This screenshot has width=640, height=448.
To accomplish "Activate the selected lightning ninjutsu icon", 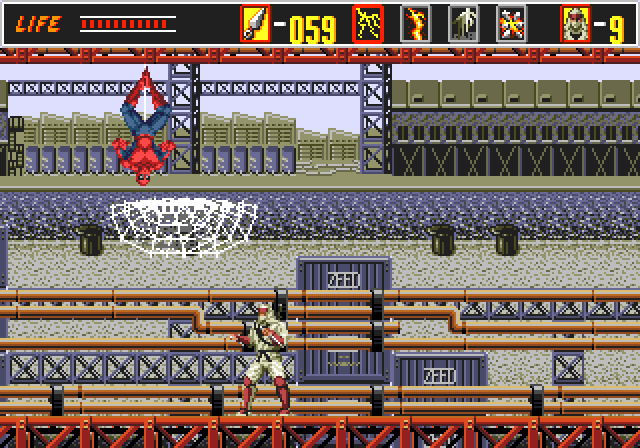I will coord(368,23).
